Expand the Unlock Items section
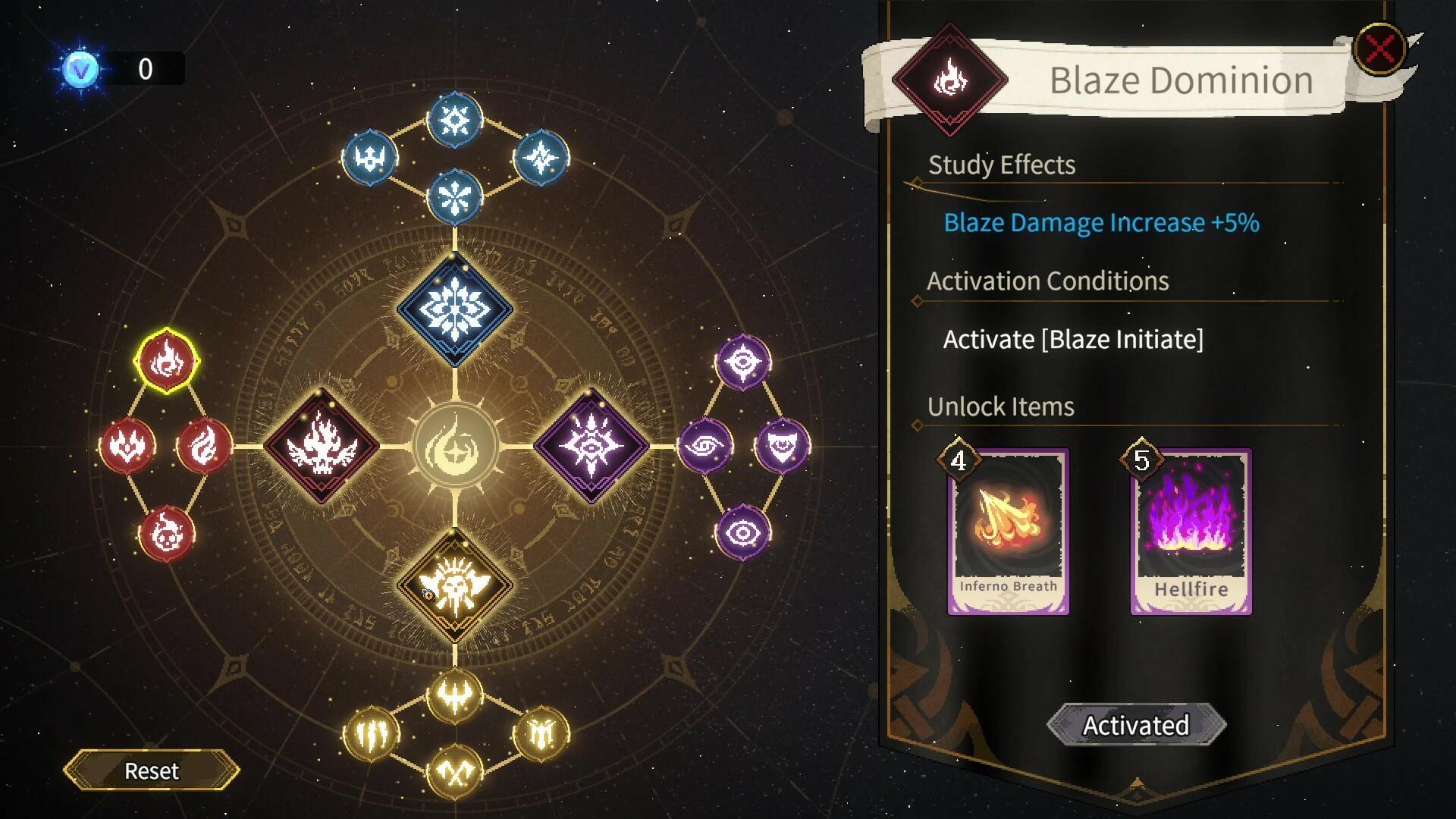 [999, 406]
